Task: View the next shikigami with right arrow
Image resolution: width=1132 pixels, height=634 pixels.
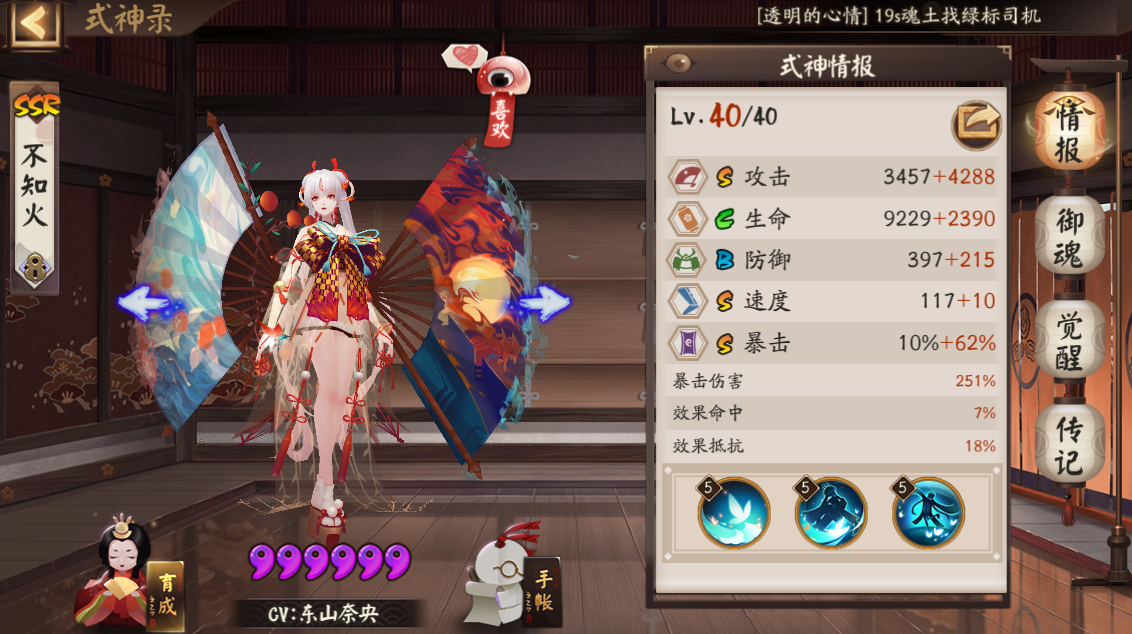Action: tap(545, 302)
